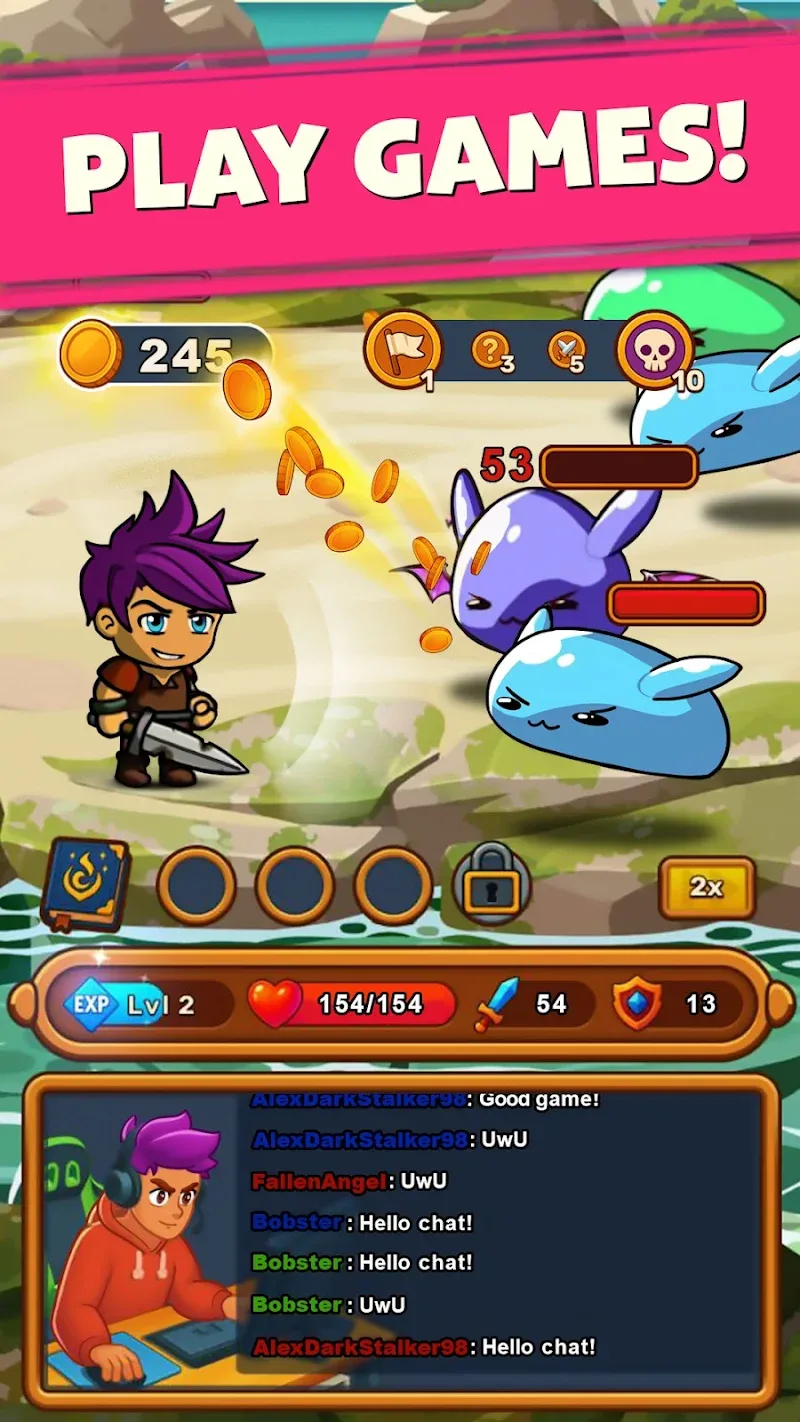The height and width of the screenshot is (1422, 800).
Task: Open the blue spellbook
Action: pos(86,884)
